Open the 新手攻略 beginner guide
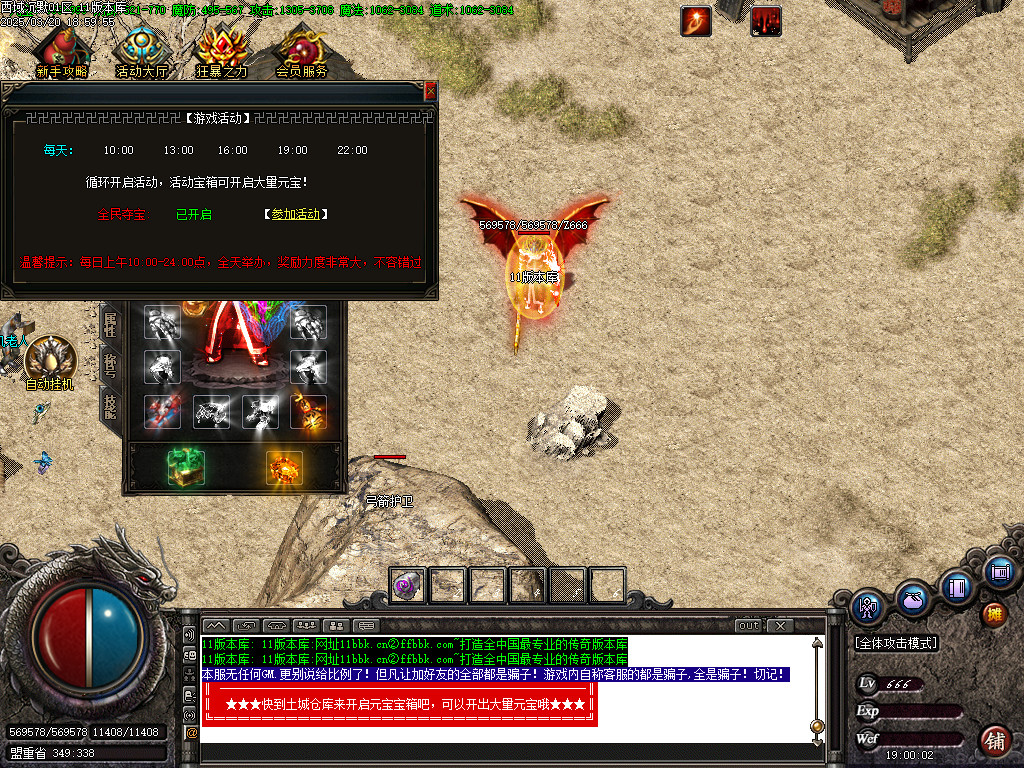 60,52
